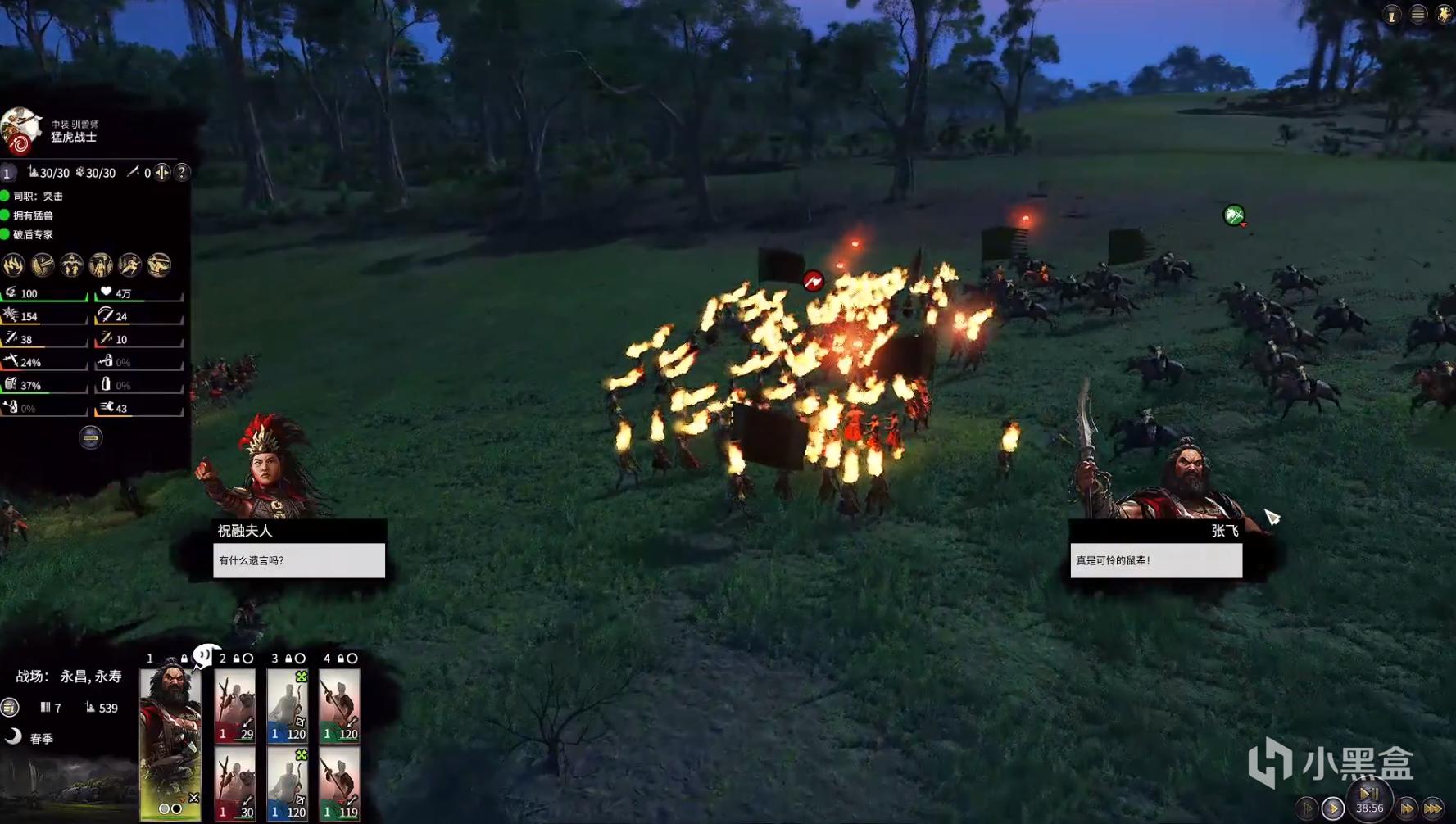Collapse the unit stats panel

(x=91, y=438)
